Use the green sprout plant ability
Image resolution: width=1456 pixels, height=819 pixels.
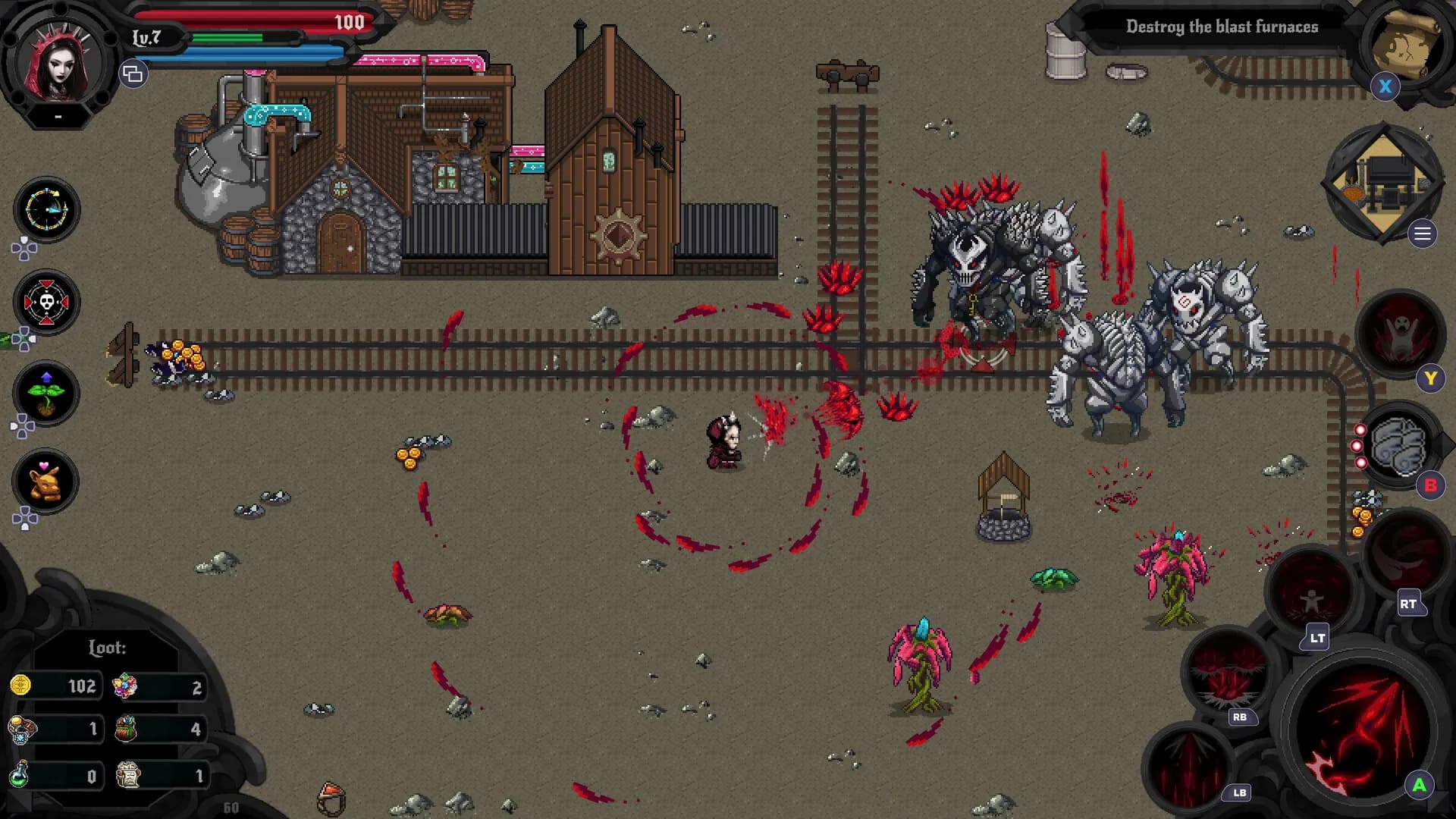click(46, 393)
